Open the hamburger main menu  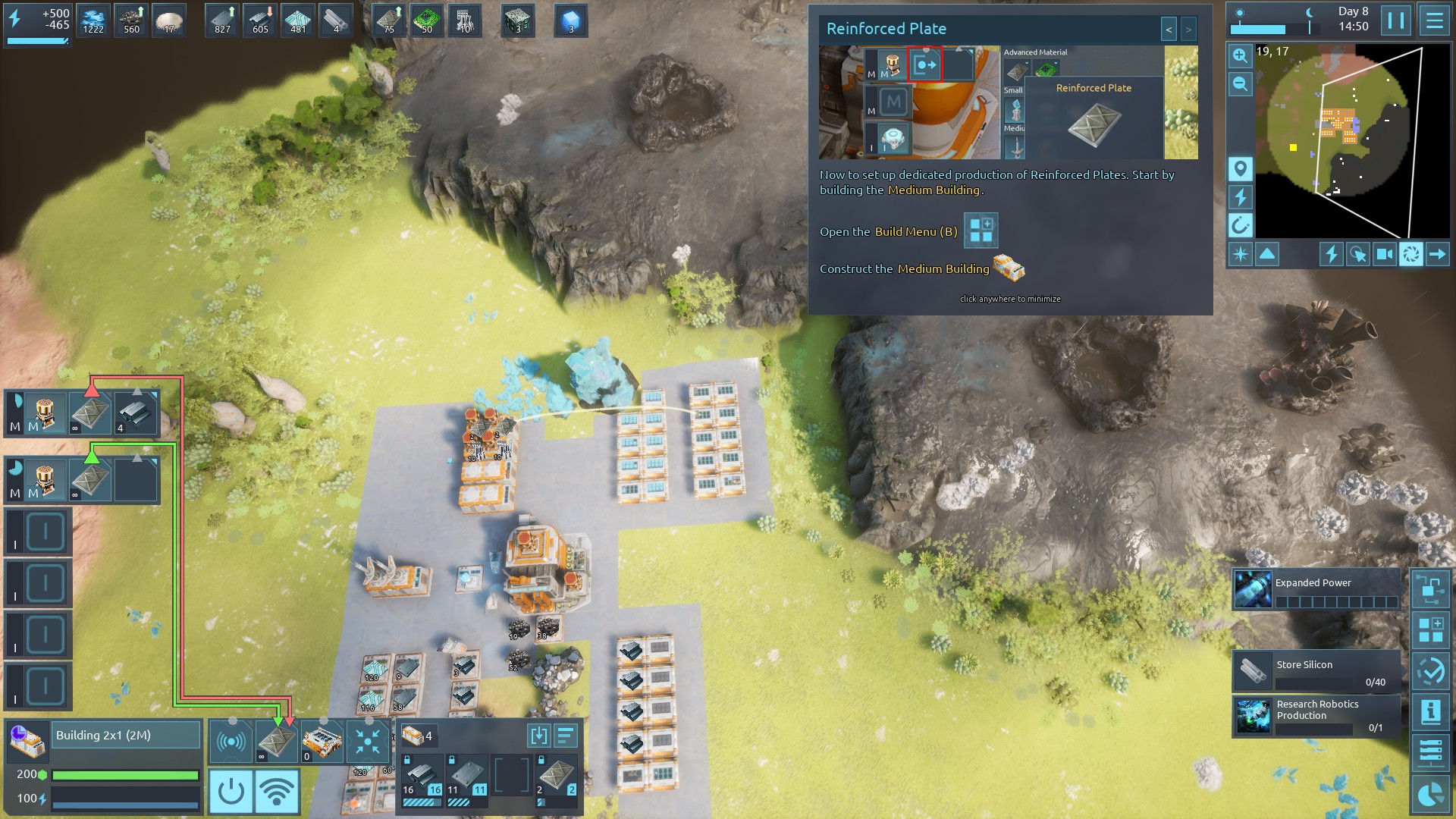(x=1434, y=20)
